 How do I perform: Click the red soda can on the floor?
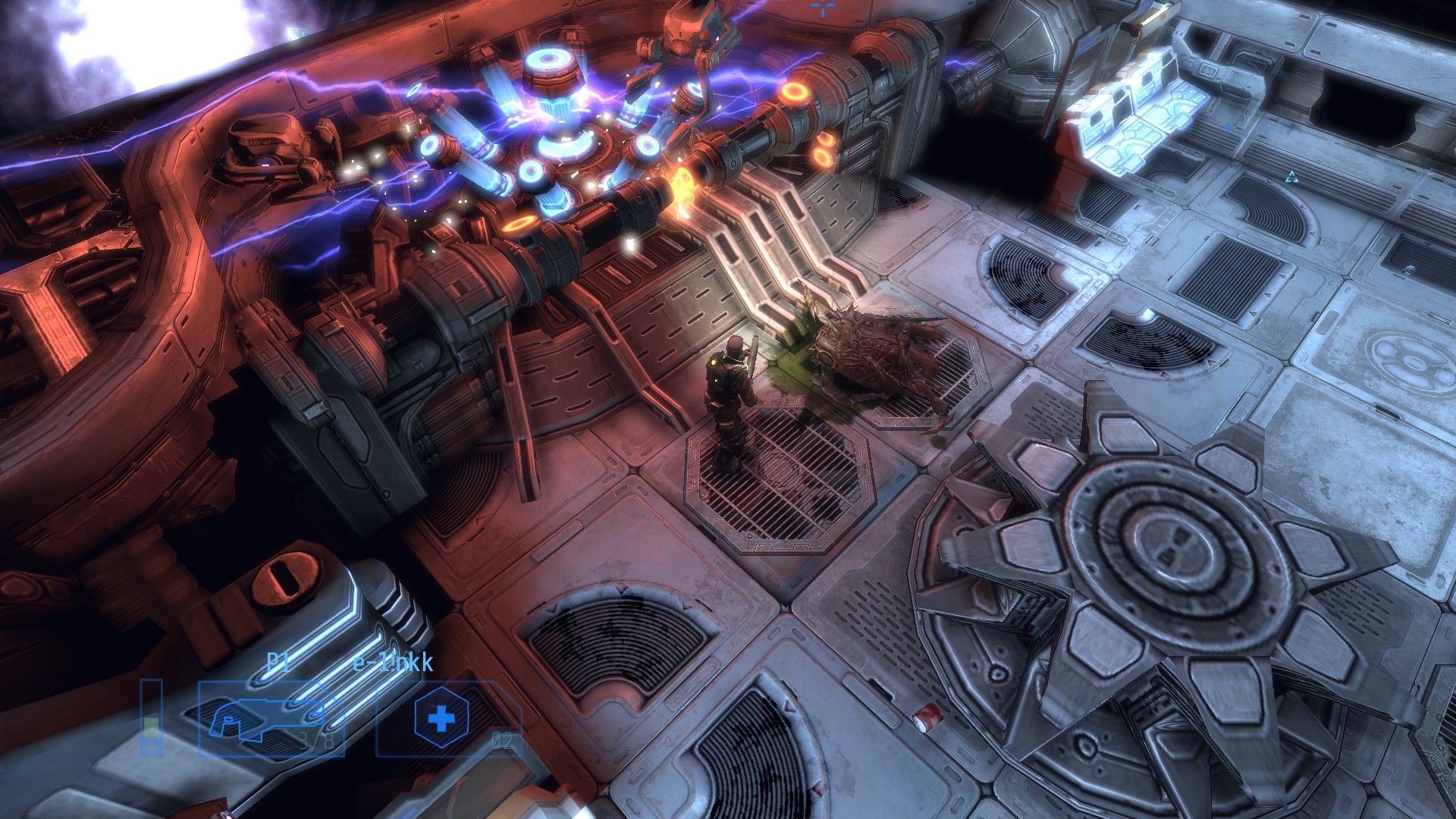928,718
